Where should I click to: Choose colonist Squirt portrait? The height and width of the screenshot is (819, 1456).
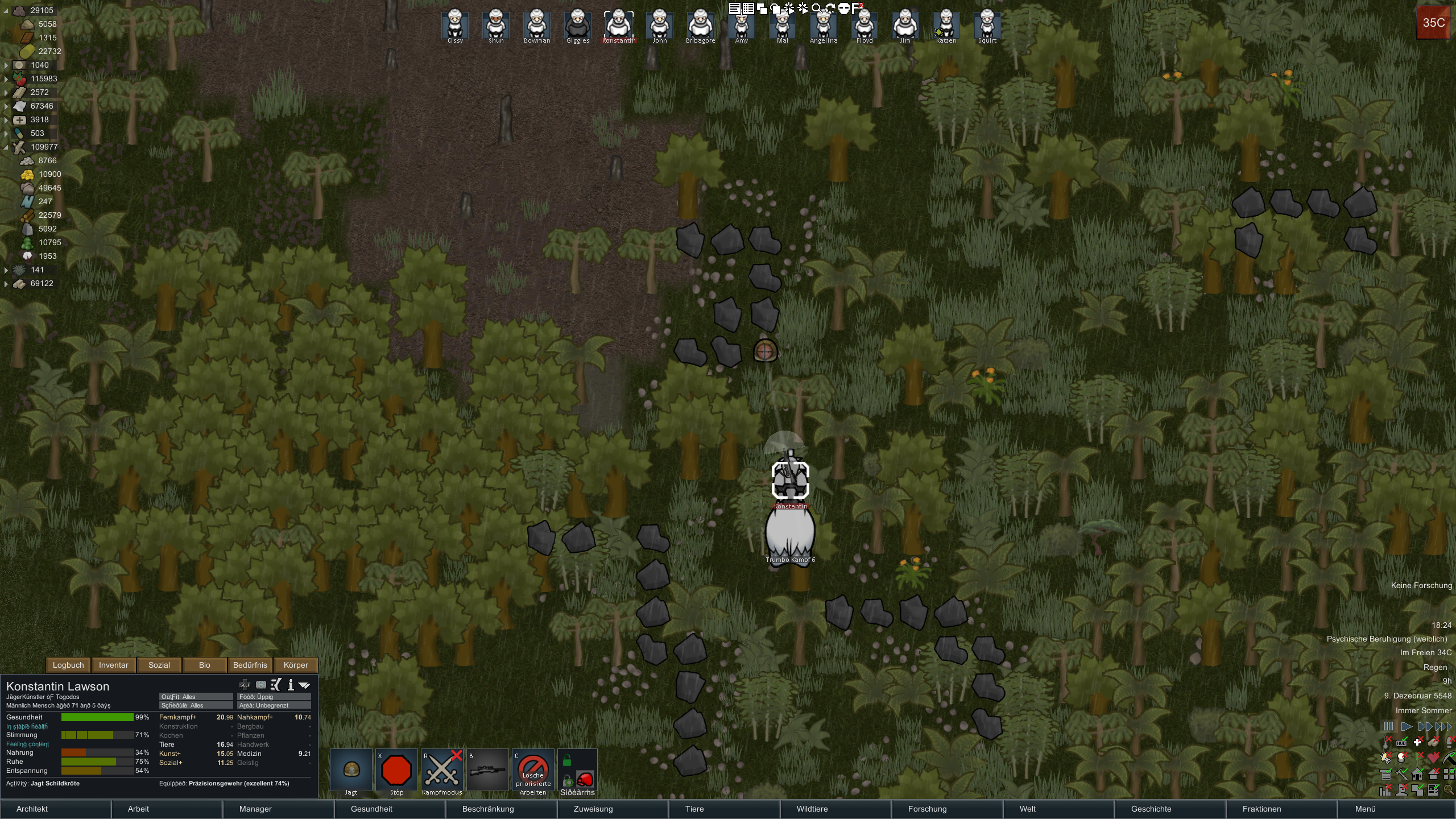[x=987, y=26]
